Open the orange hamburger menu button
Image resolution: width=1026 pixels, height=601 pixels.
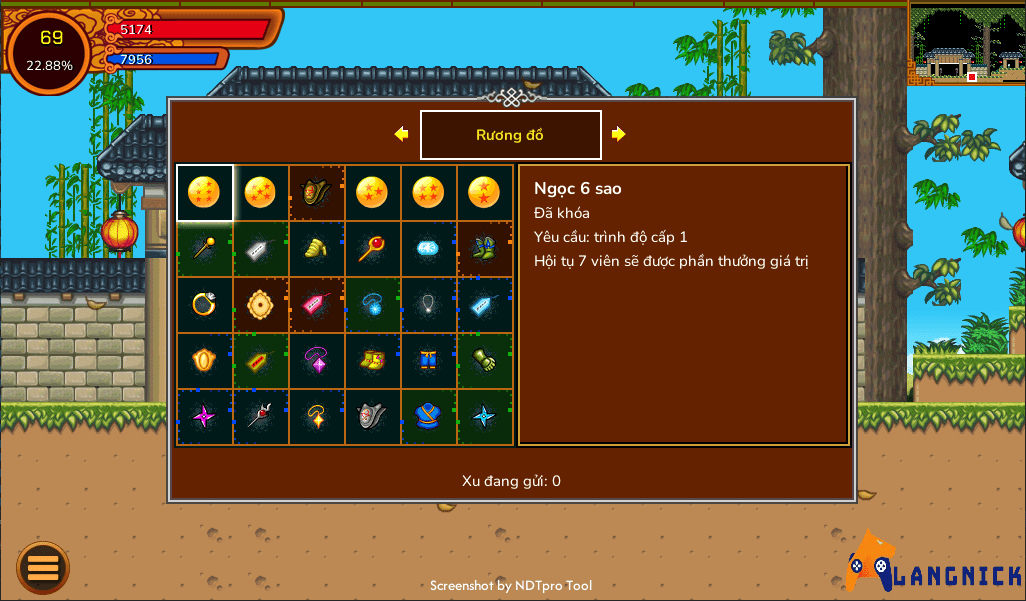43,568
